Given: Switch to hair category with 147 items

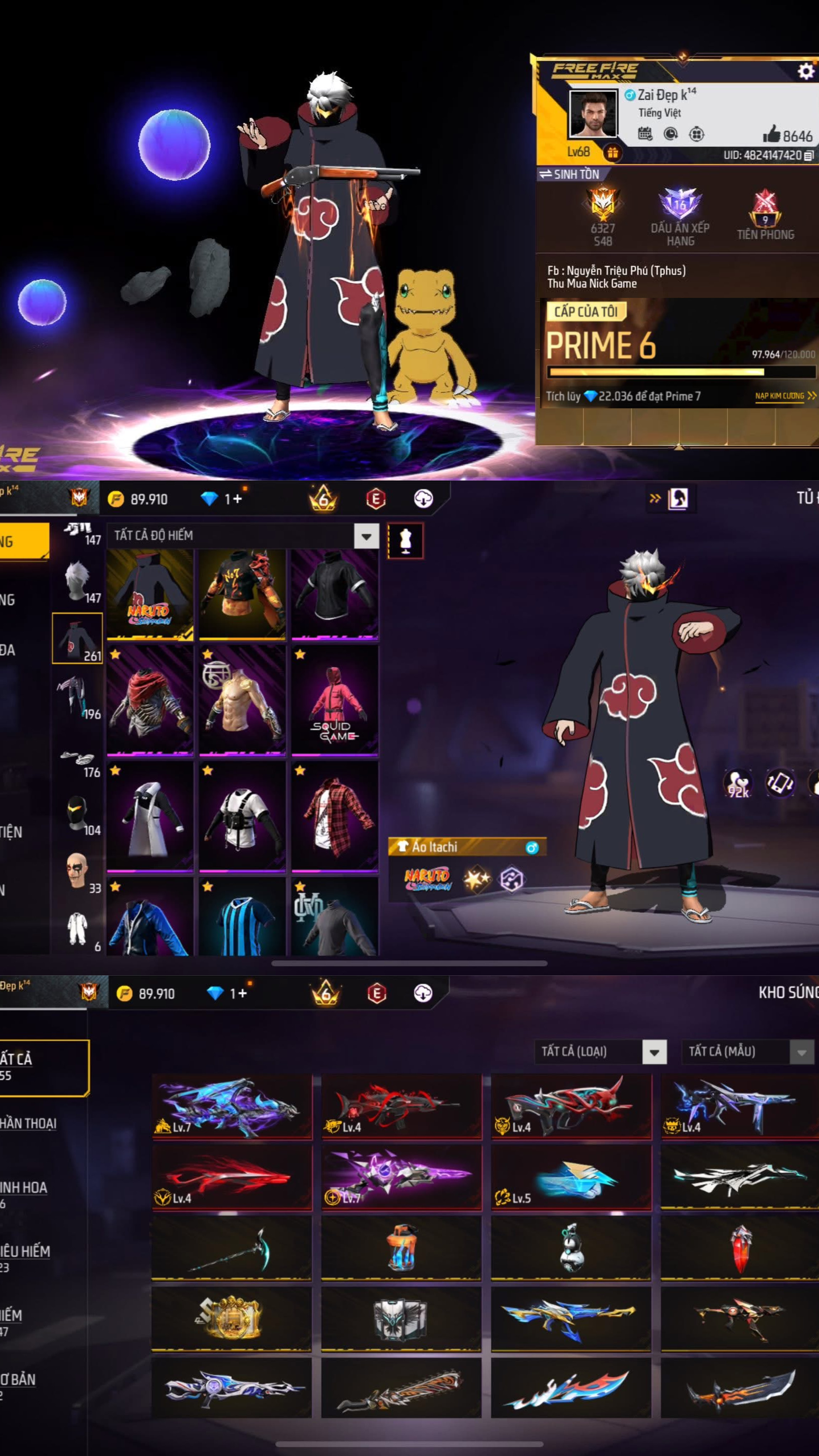Looking at the screenshot, I should click(78, 582).
